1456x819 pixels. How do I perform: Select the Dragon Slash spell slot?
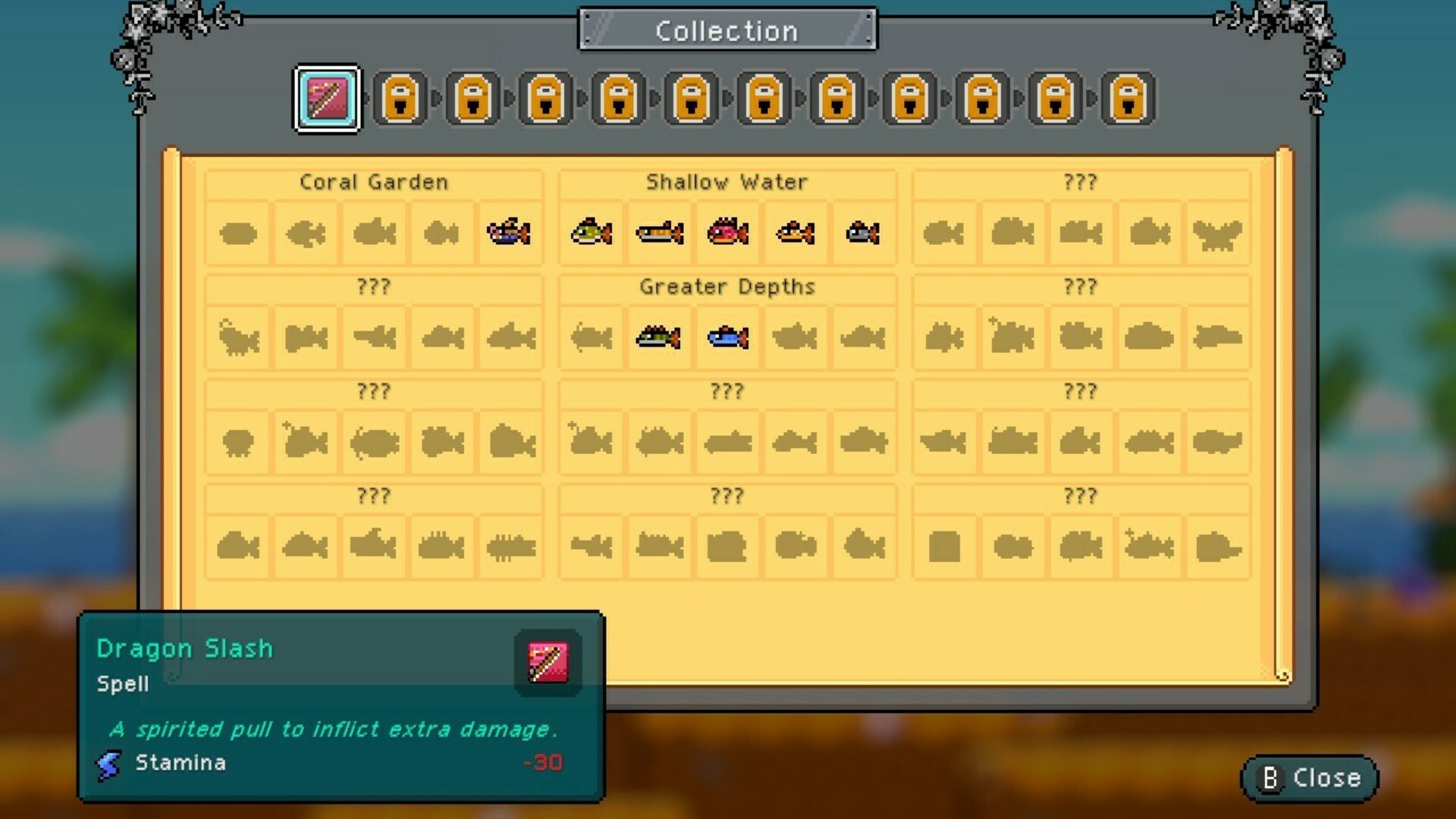[x=327, y=99]
